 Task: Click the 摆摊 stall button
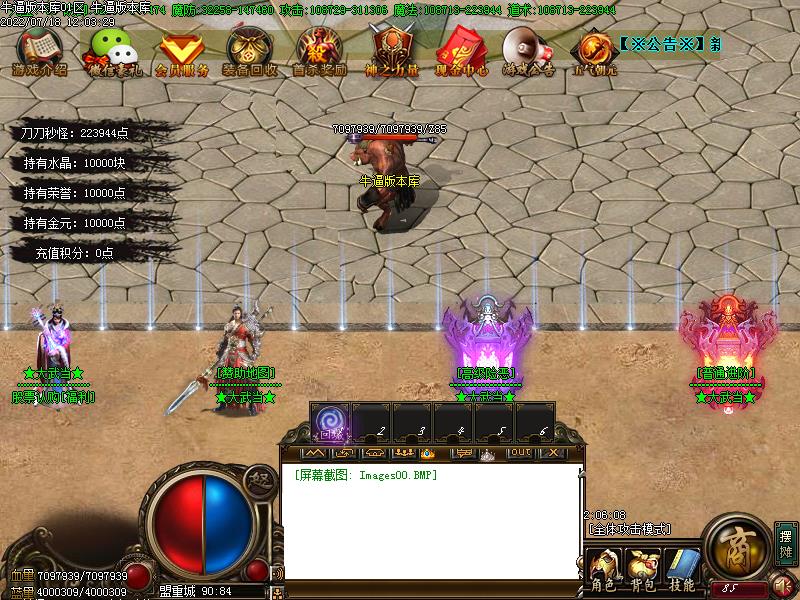(x=786, y=542)
